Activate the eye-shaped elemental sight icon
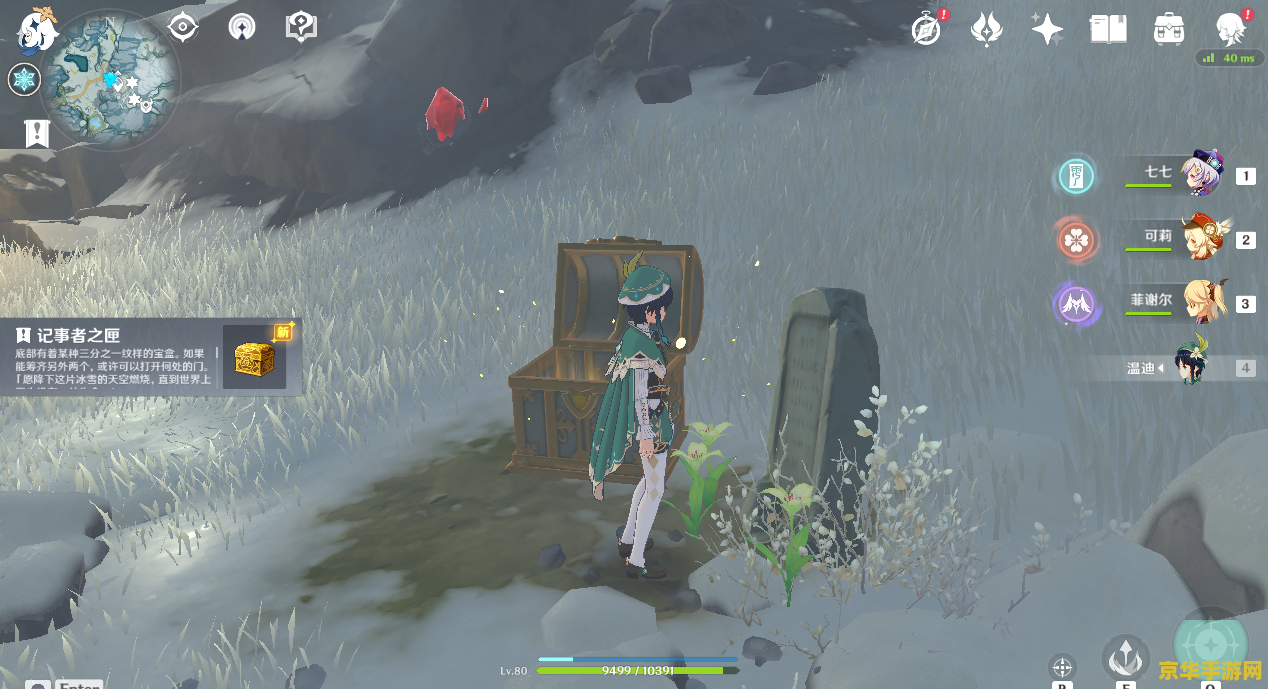Viewport: 1268px width, 689px height. (x=182, y=27)
